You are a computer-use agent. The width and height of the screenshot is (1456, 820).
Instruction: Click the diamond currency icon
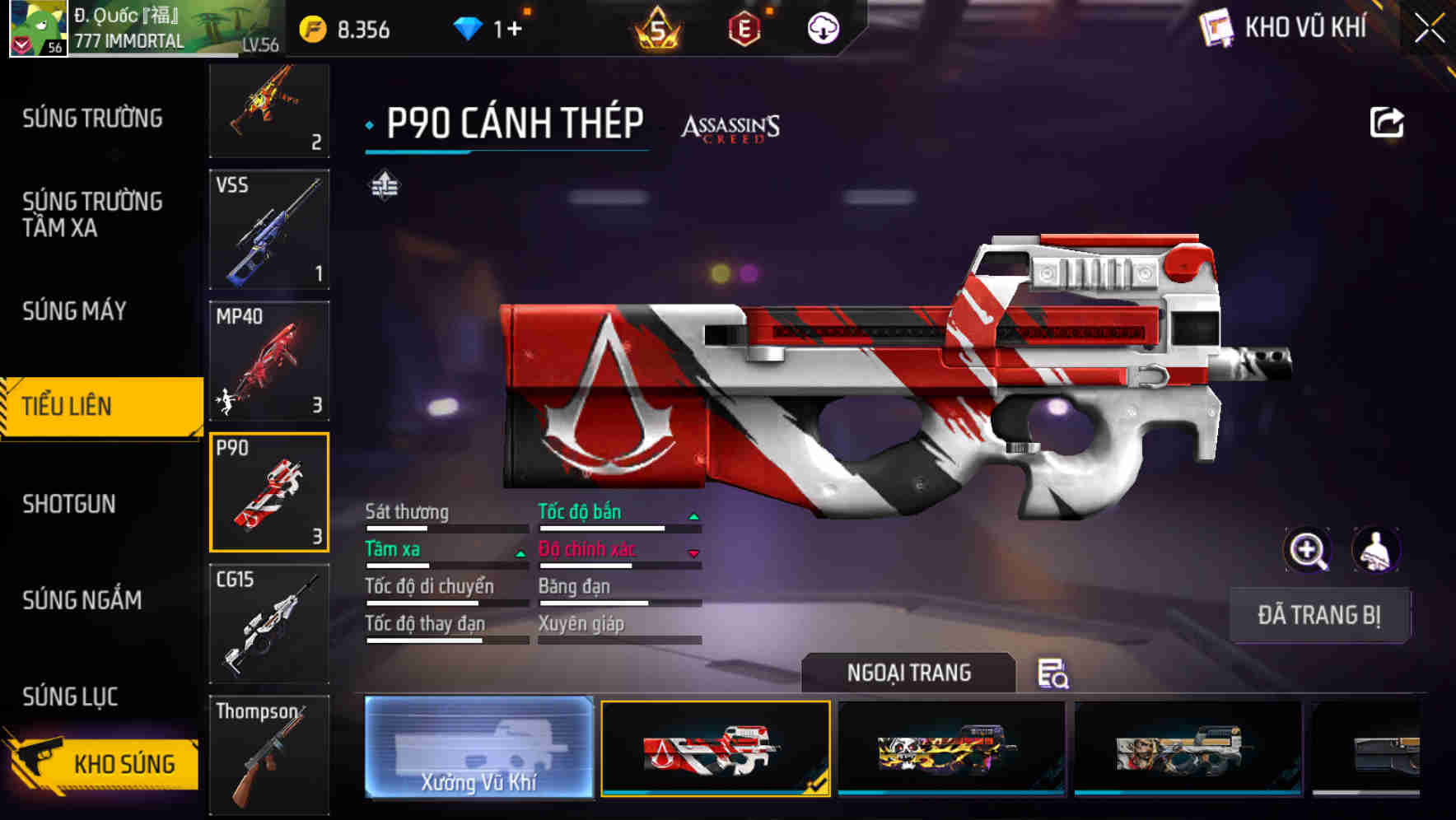click(469, 28)
